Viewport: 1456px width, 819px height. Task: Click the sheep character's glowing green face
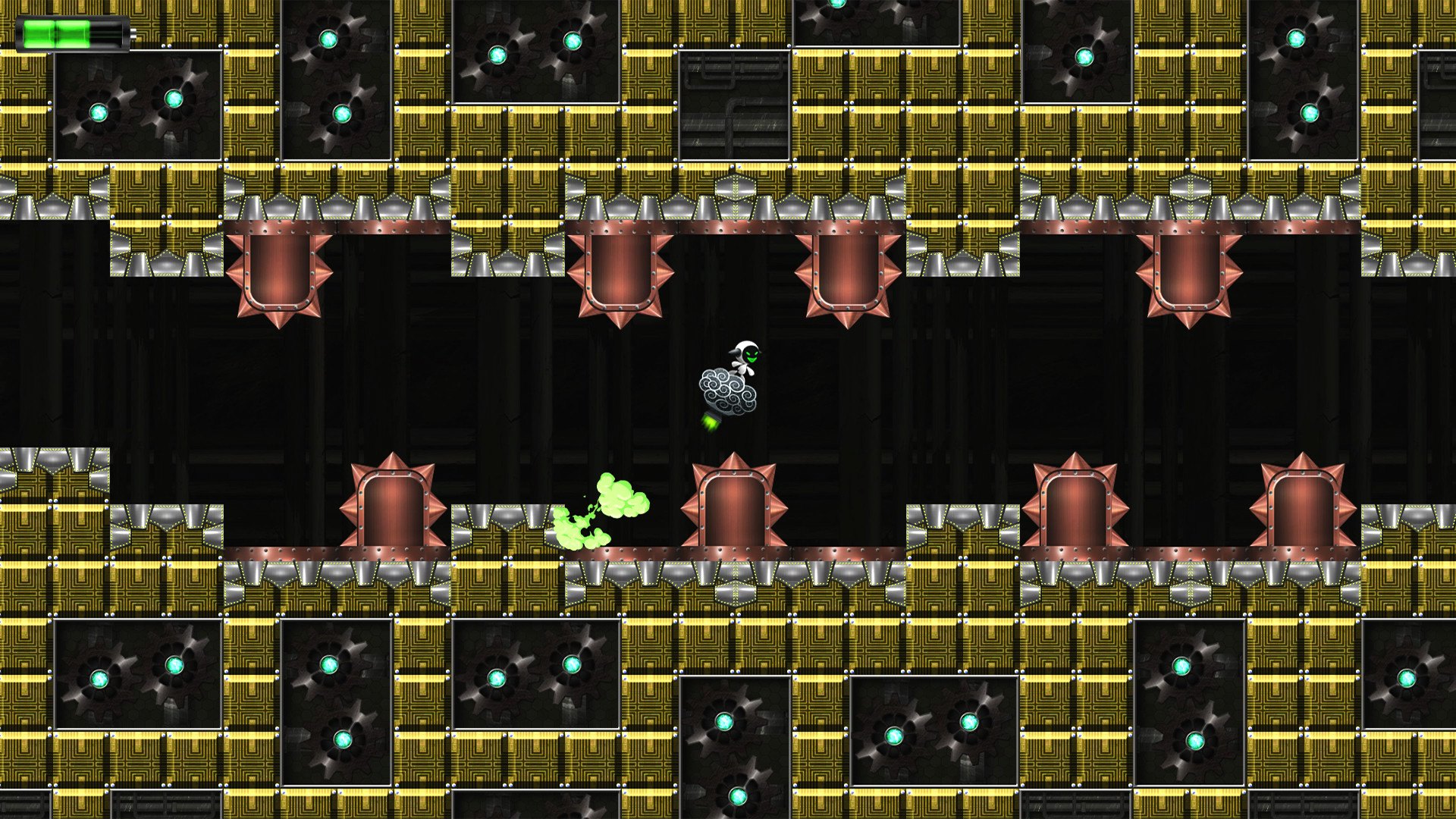point(751,356)
